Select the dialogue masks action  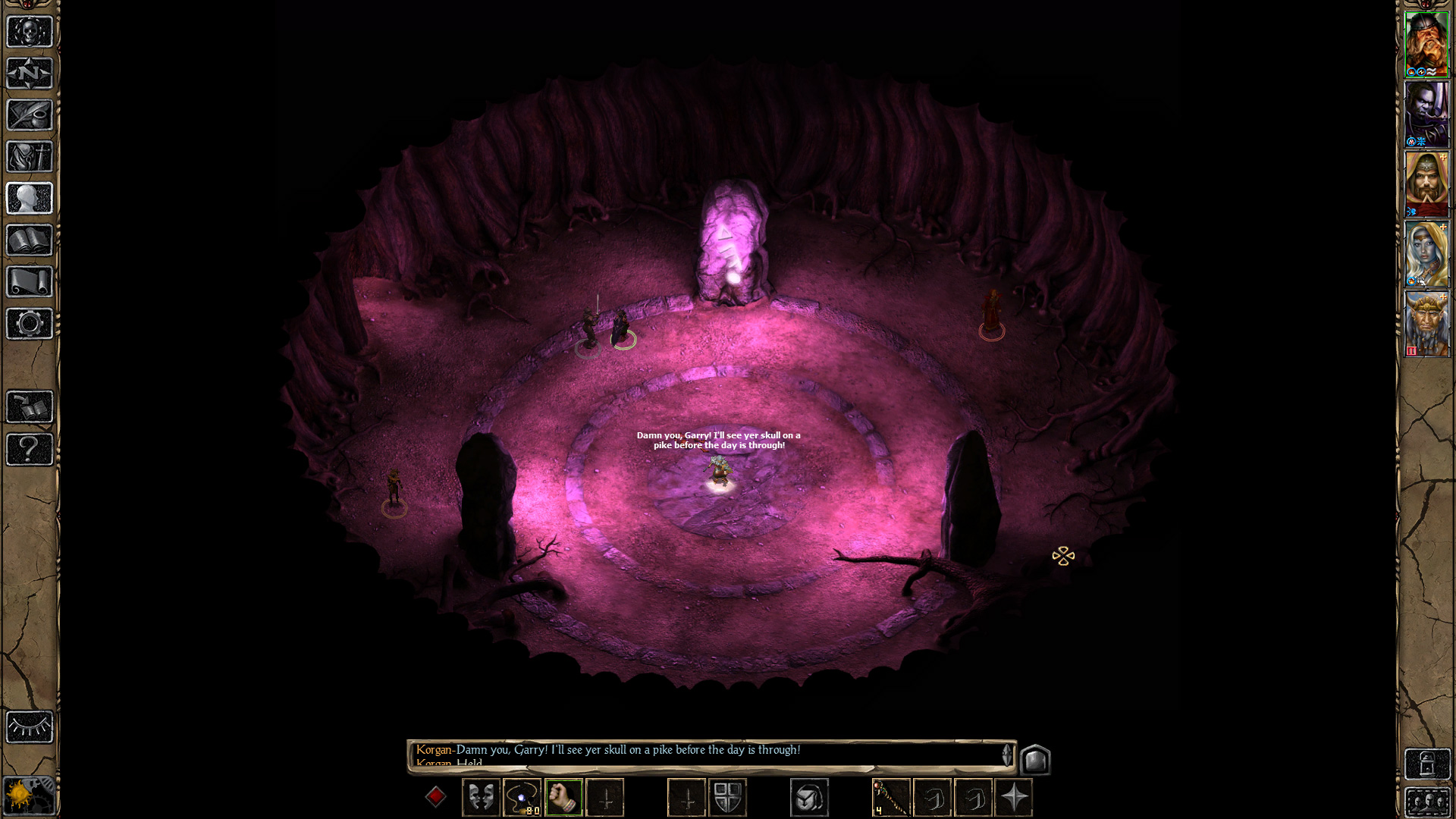[x=481, y=796]
